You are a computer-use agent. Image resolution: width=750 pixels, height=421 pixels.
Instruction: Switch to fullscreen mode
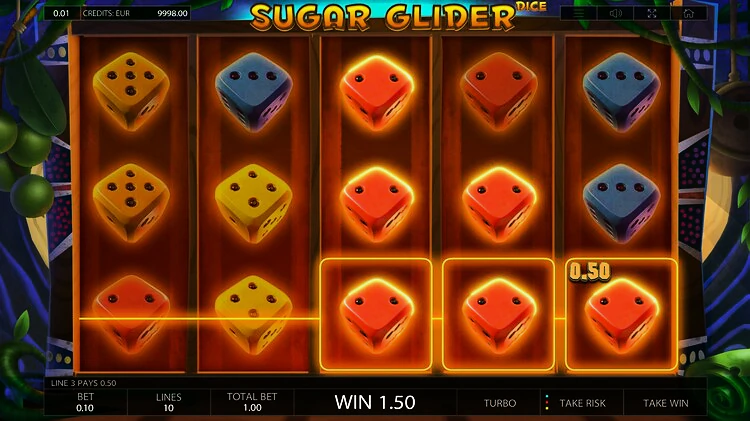(x=652, y=13)
